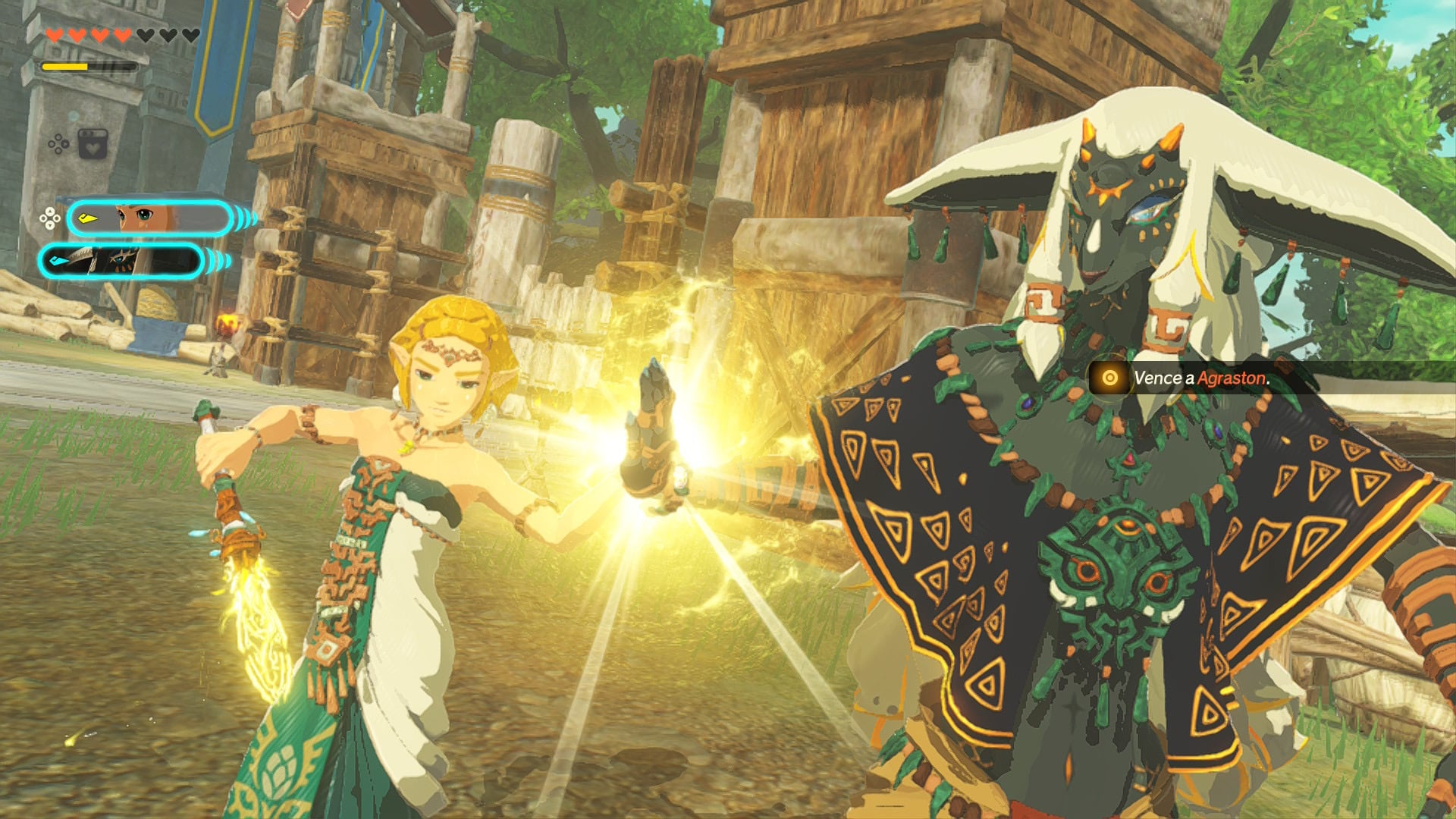Use the heart item box icon

[x=93, y=144]
